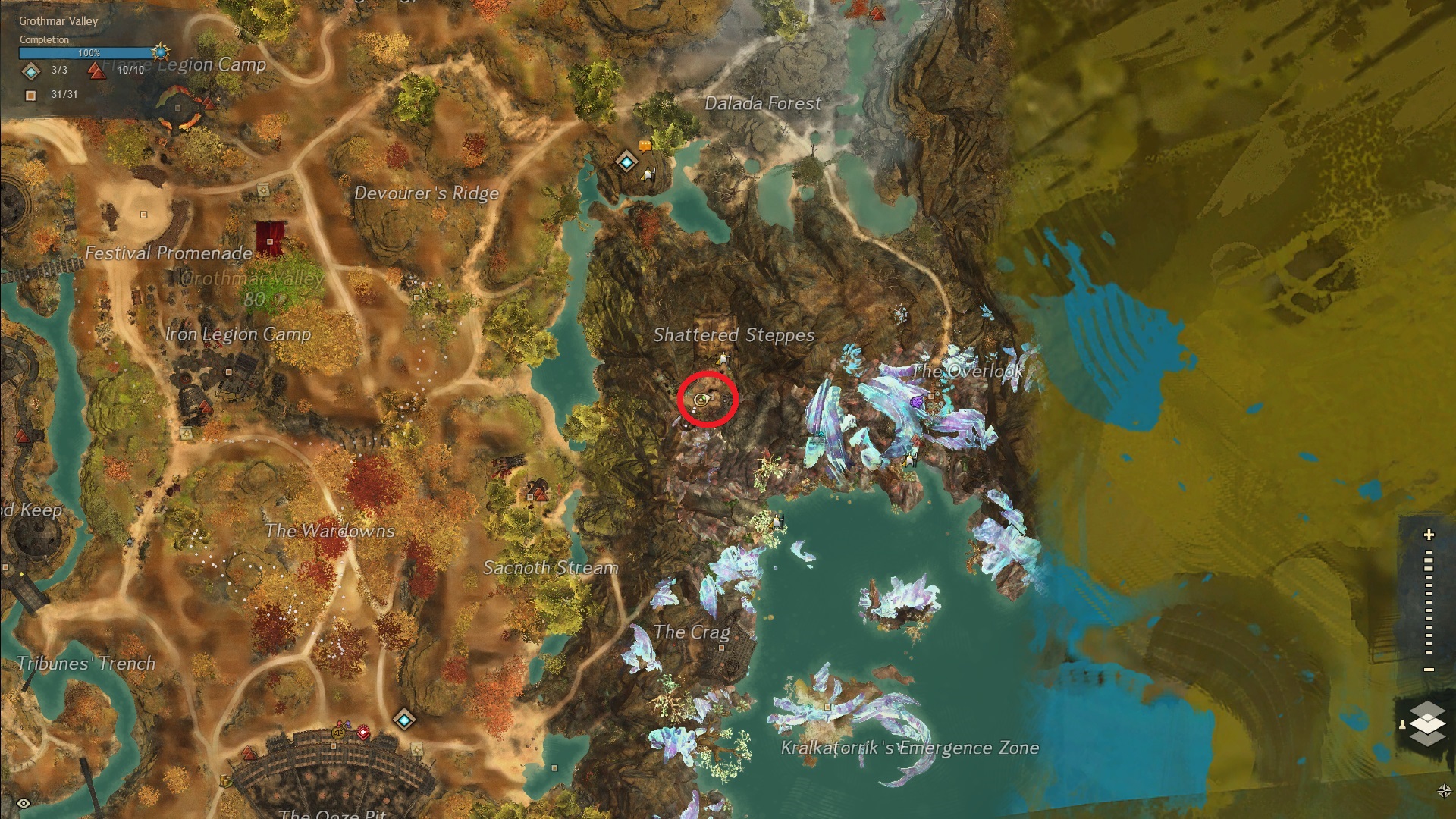Click the scroll icon east of the arena
The width and height of the screenshot is (1456, 819).
417,750
